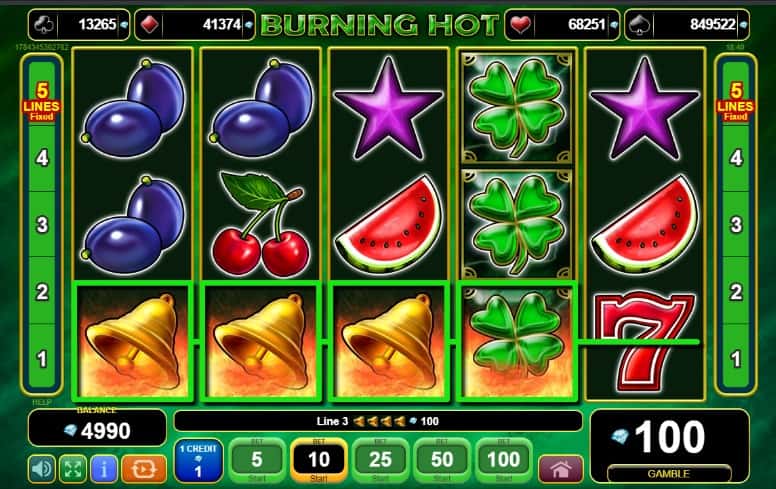Click the Gamble button
This screenshot has width=776, height=489.
pos(668,471)
